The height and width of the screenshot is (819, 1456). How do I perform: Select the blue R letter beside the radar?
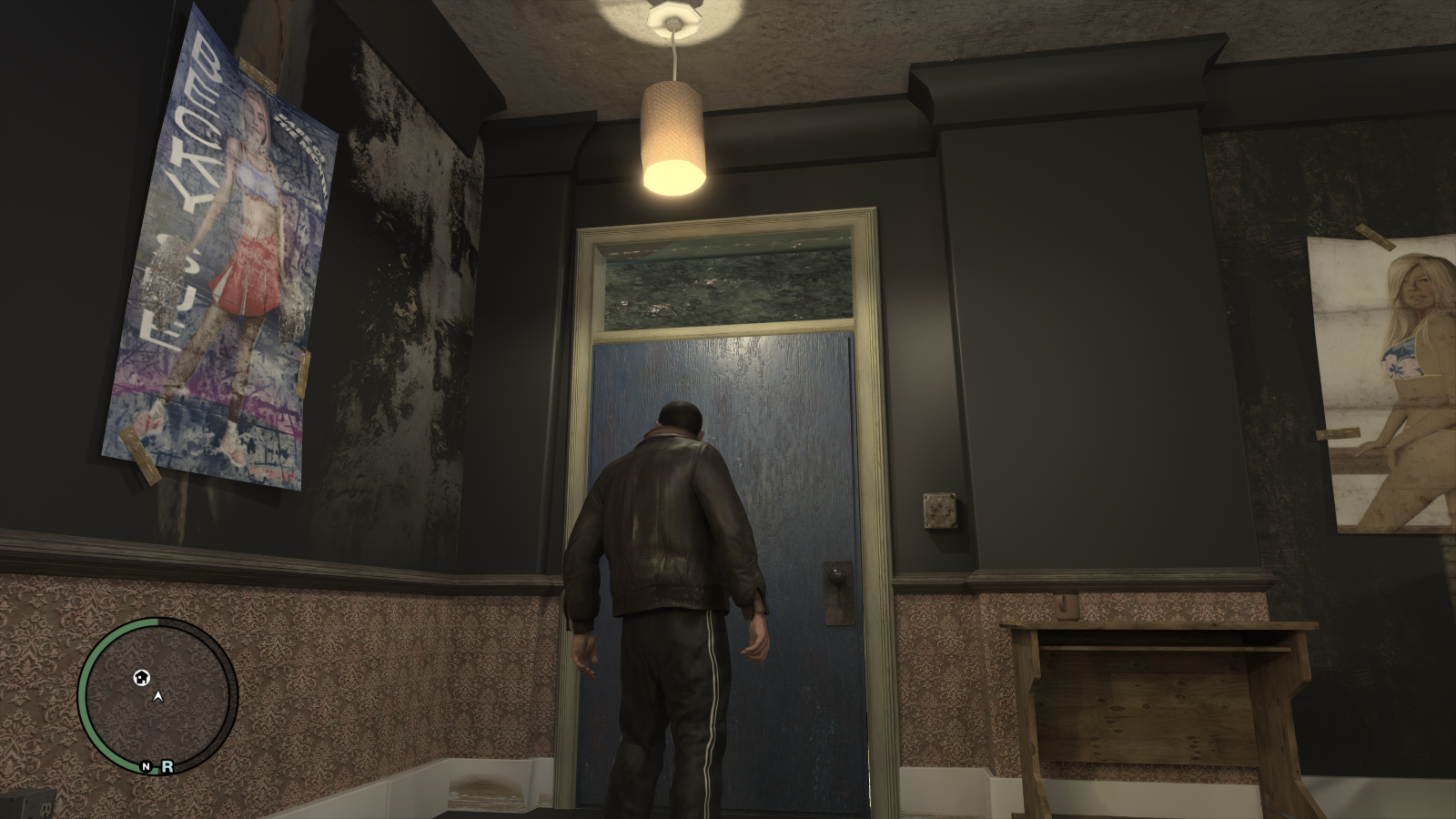click(x=168, y=766)
